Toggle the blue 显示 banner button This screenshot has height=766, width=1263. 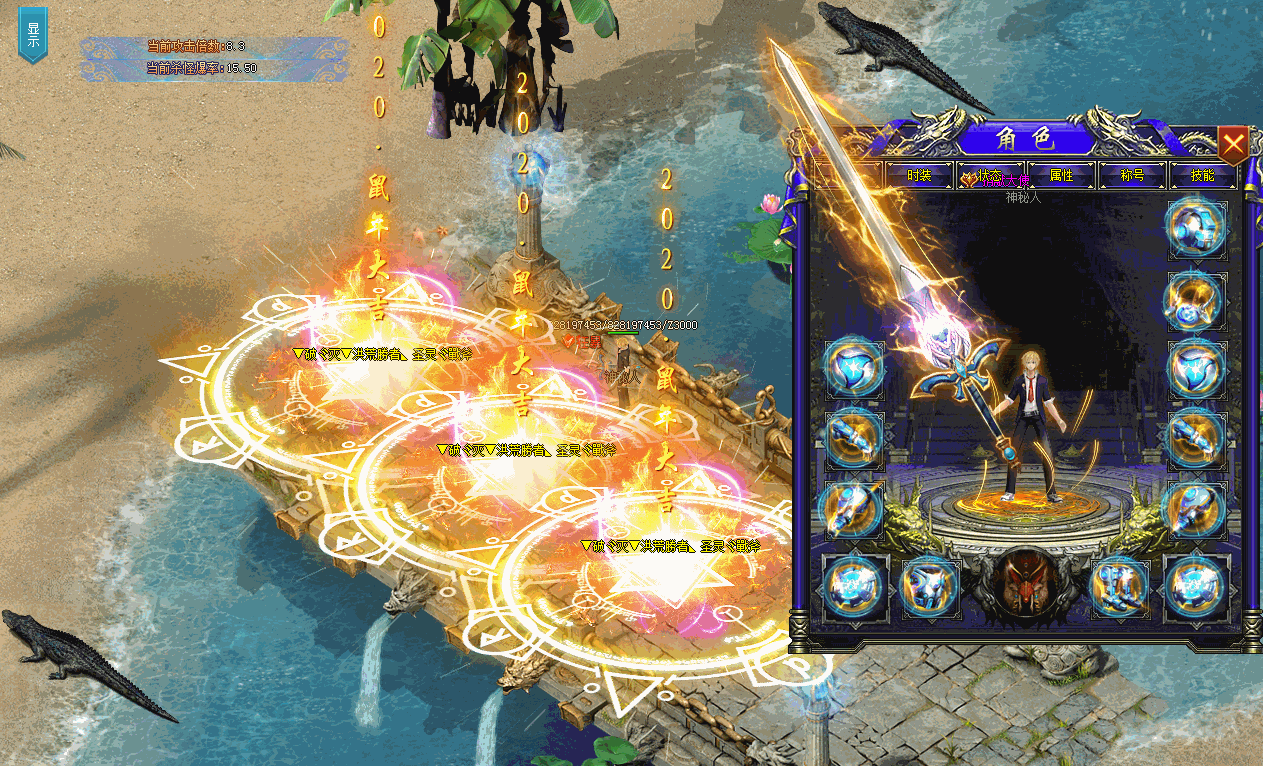coord(33,33)
